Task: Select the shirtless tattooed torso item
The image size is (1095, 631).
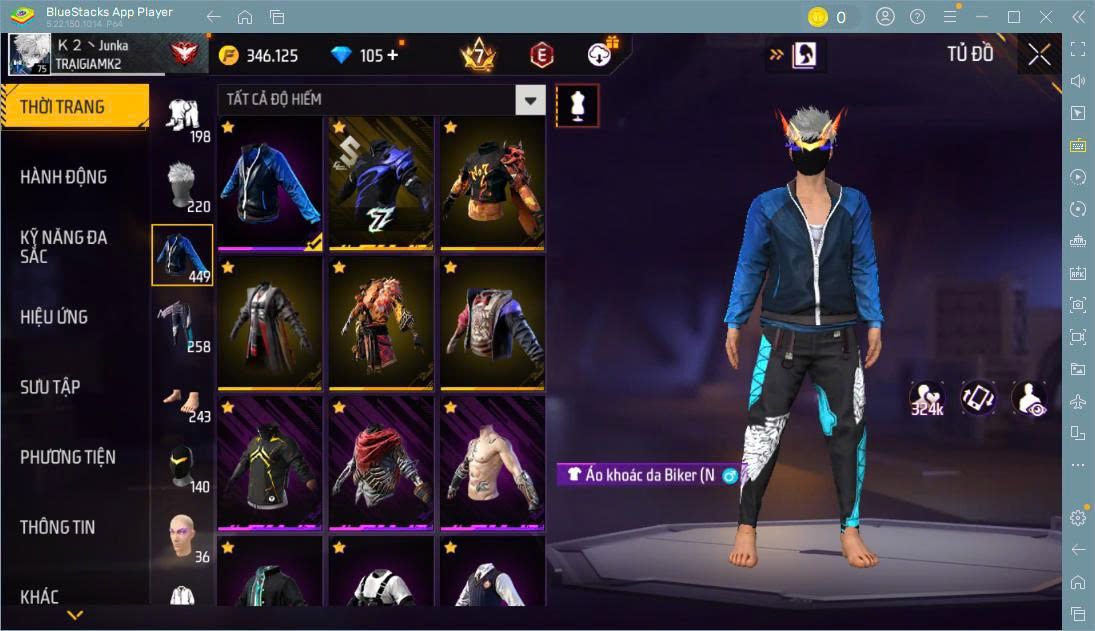Action: 492,464
